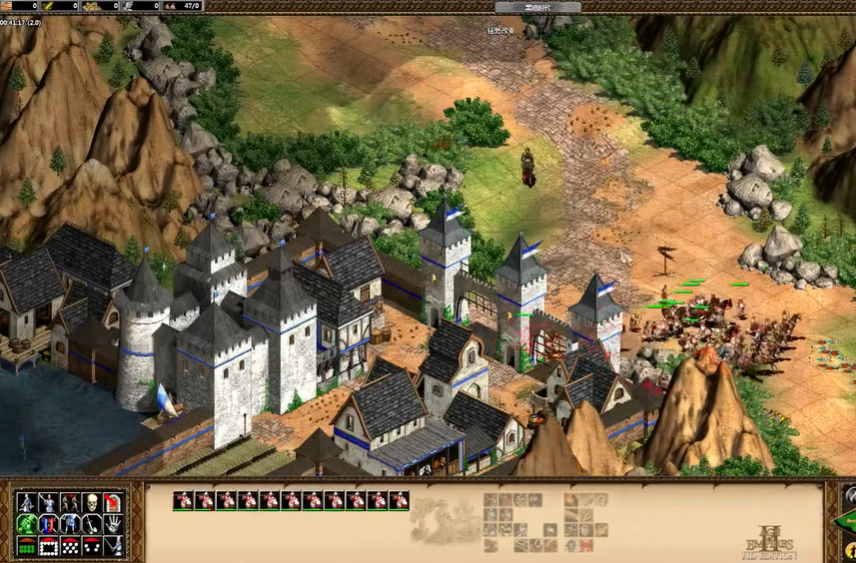Choose the red and blue shield defensive stance
Screen dimensions: 856x563
[x=48, y=524]
